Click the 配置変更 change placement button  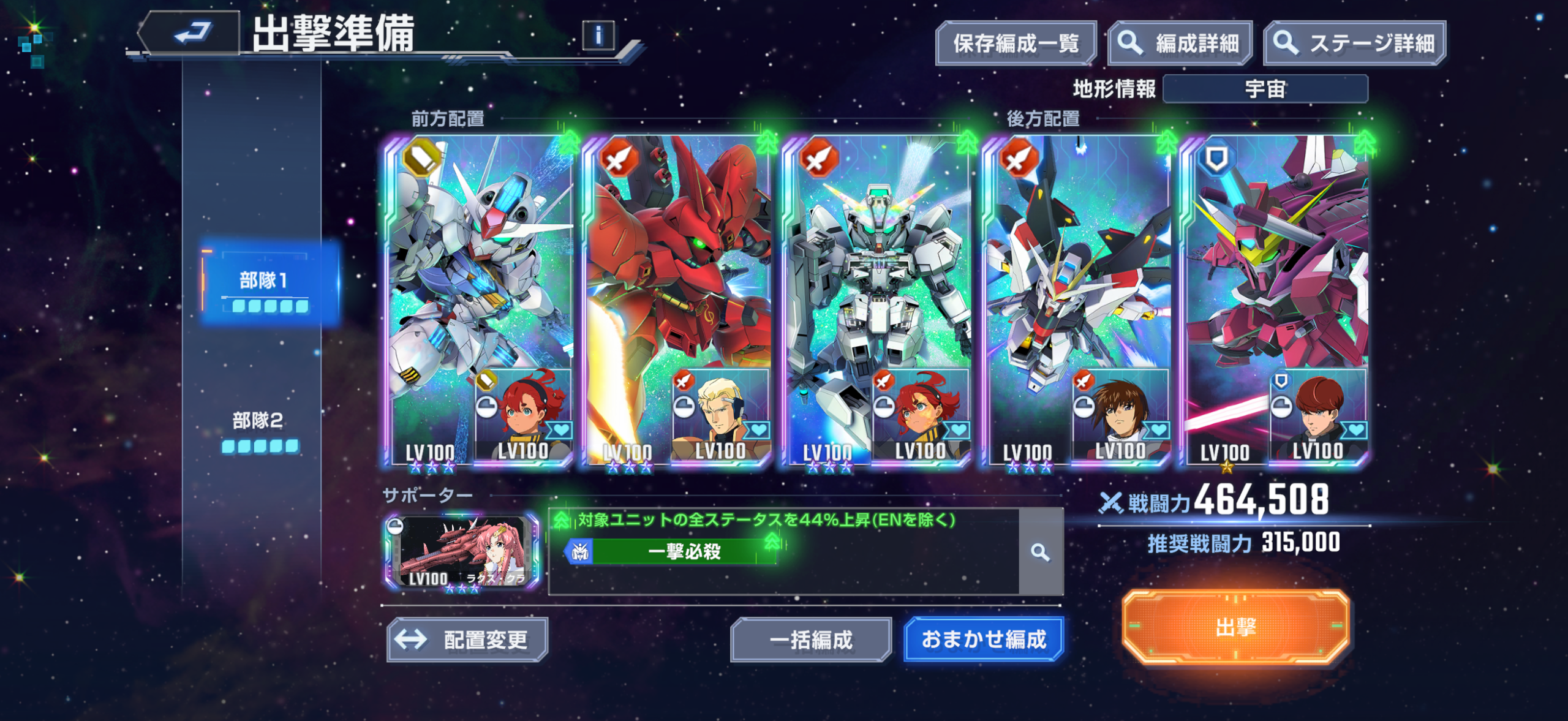pyautogui.click(x=467, y=640)
